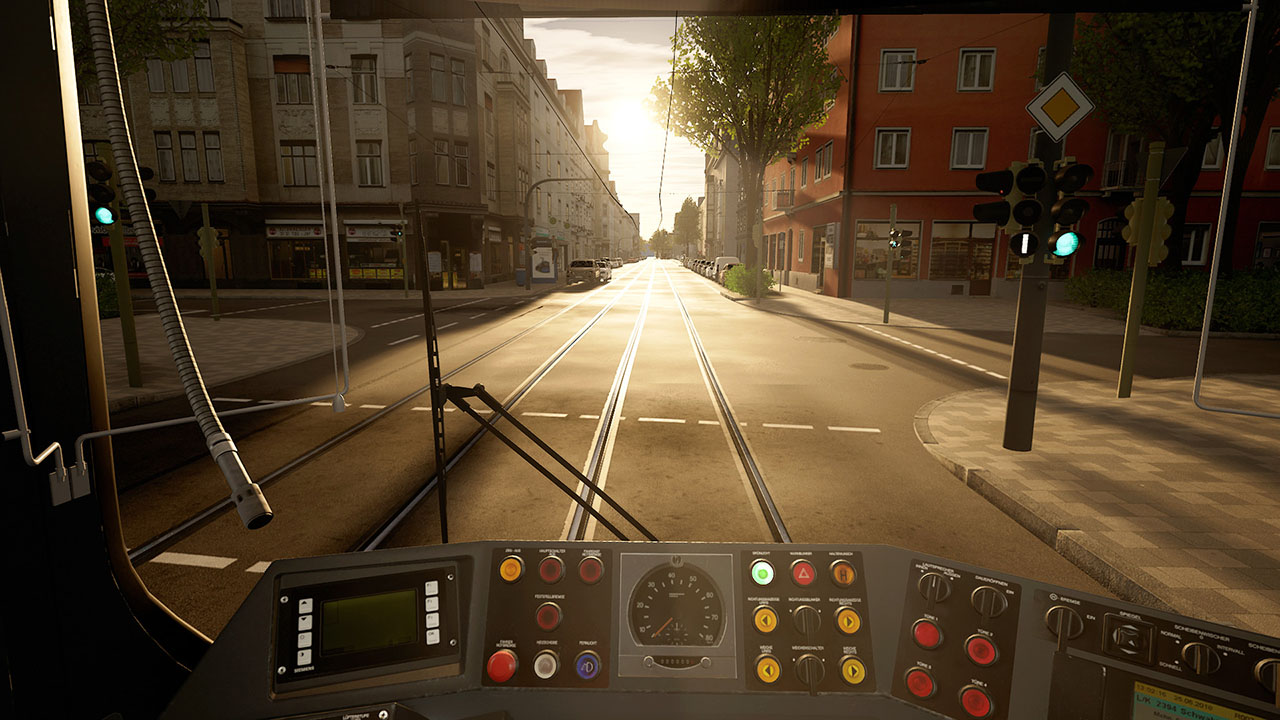This screenshot has width=1280, height=720.
Task: Toggle the Daueröffnen door switch
Action: coord(989,601)
